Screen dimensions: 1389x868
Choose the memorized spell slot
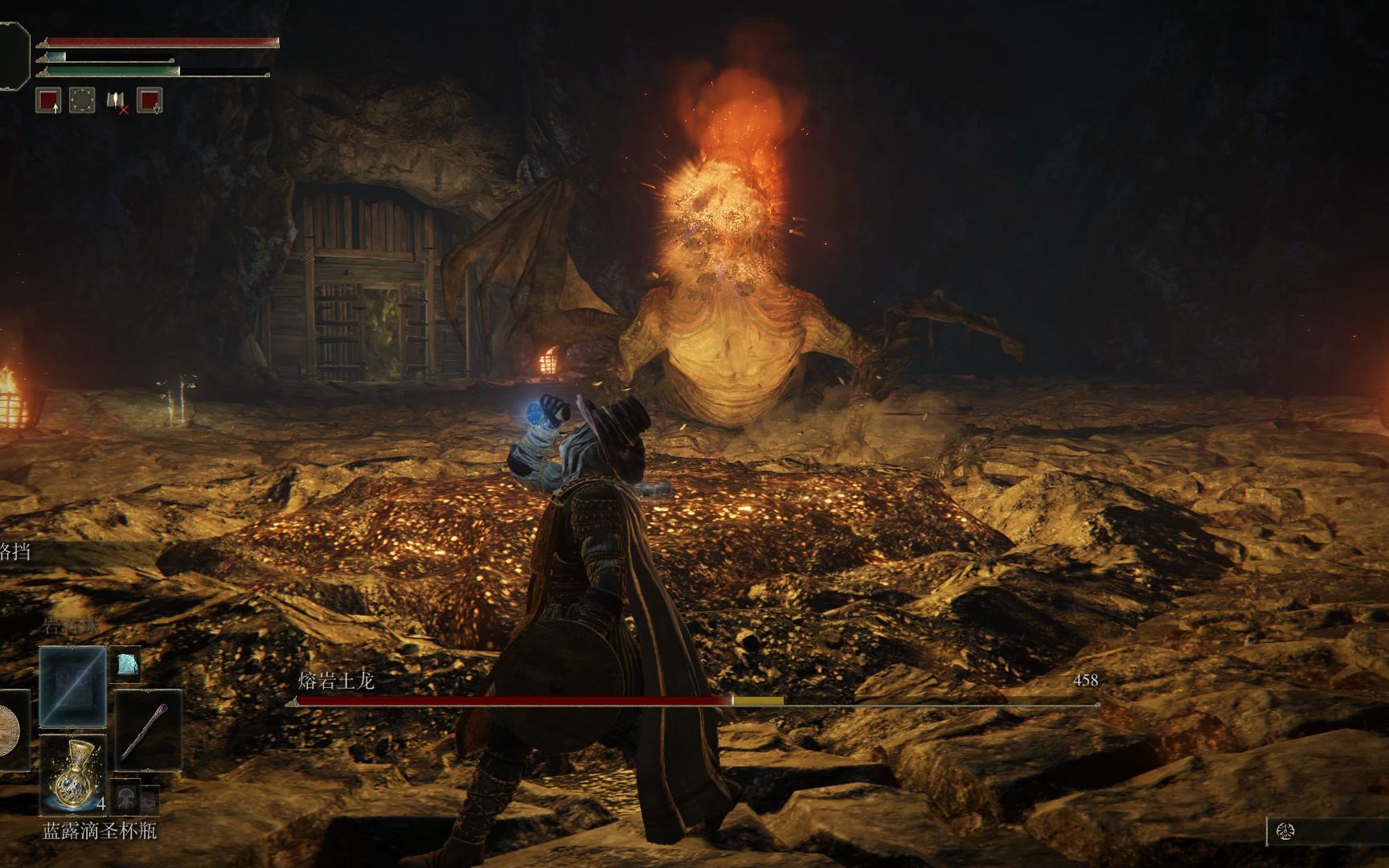73,686
